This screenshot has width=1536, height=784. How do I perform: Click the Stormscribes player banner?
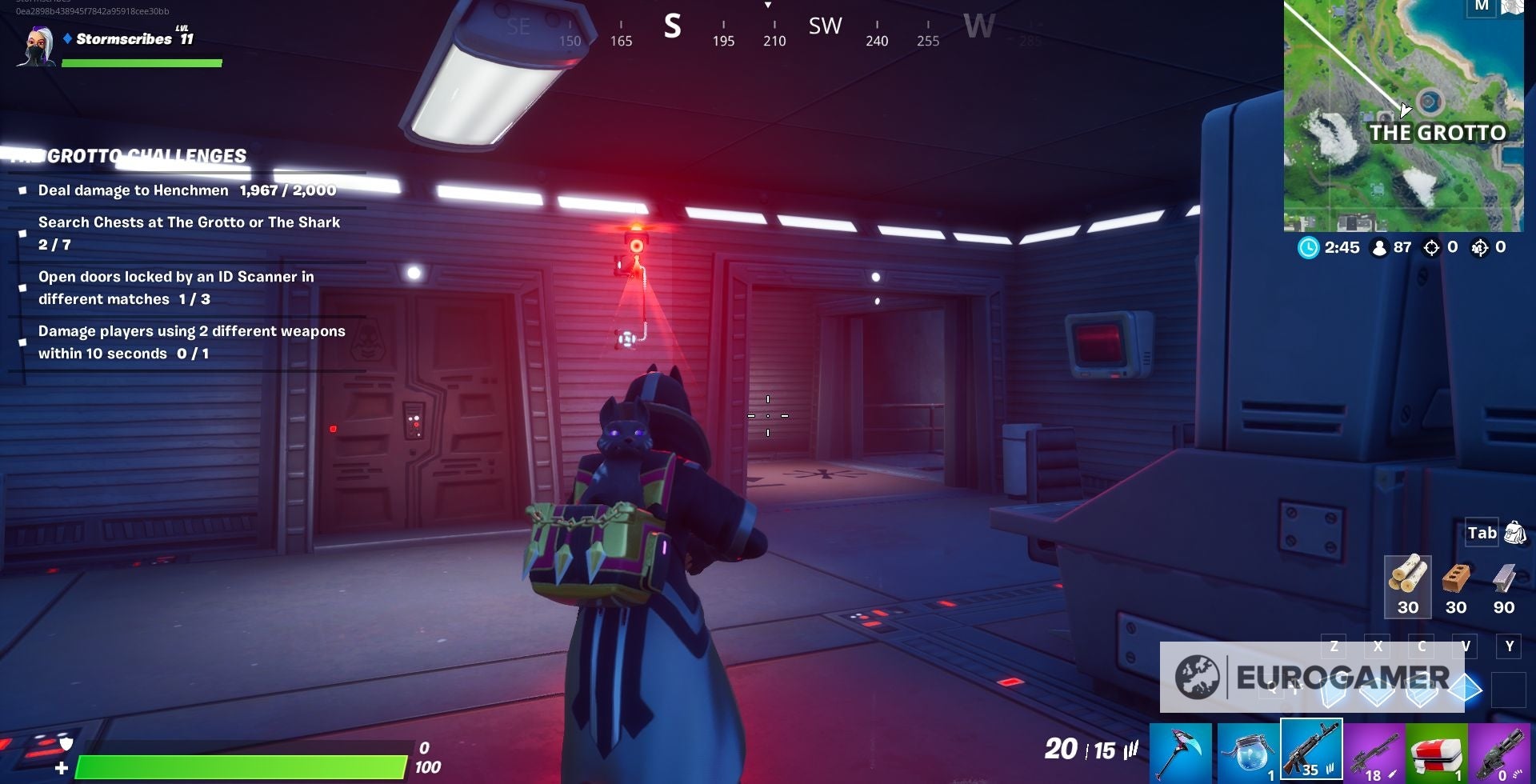(x=96, y=38)
